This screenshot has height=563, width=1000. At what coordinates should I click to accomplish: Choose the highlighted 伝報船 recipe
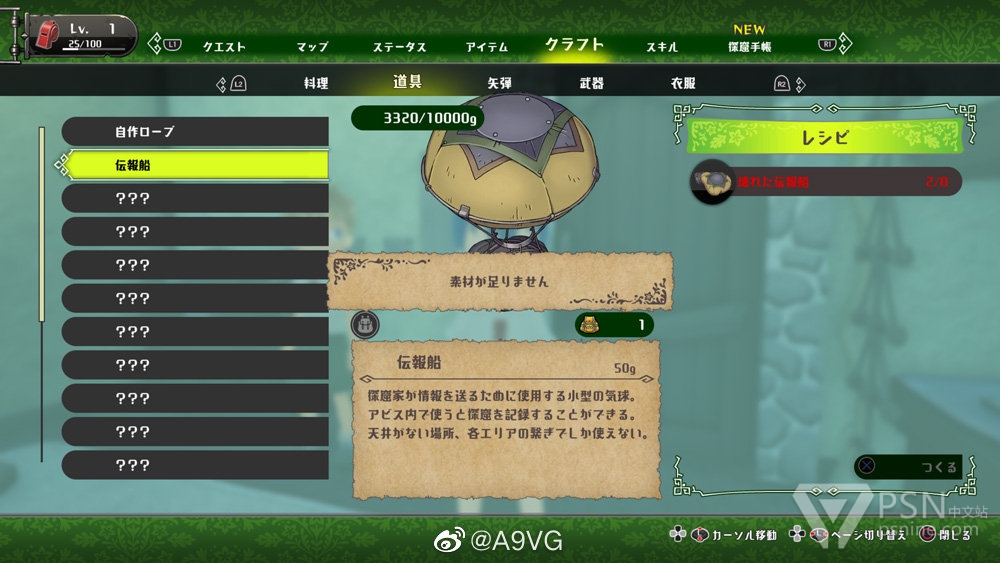195,165
